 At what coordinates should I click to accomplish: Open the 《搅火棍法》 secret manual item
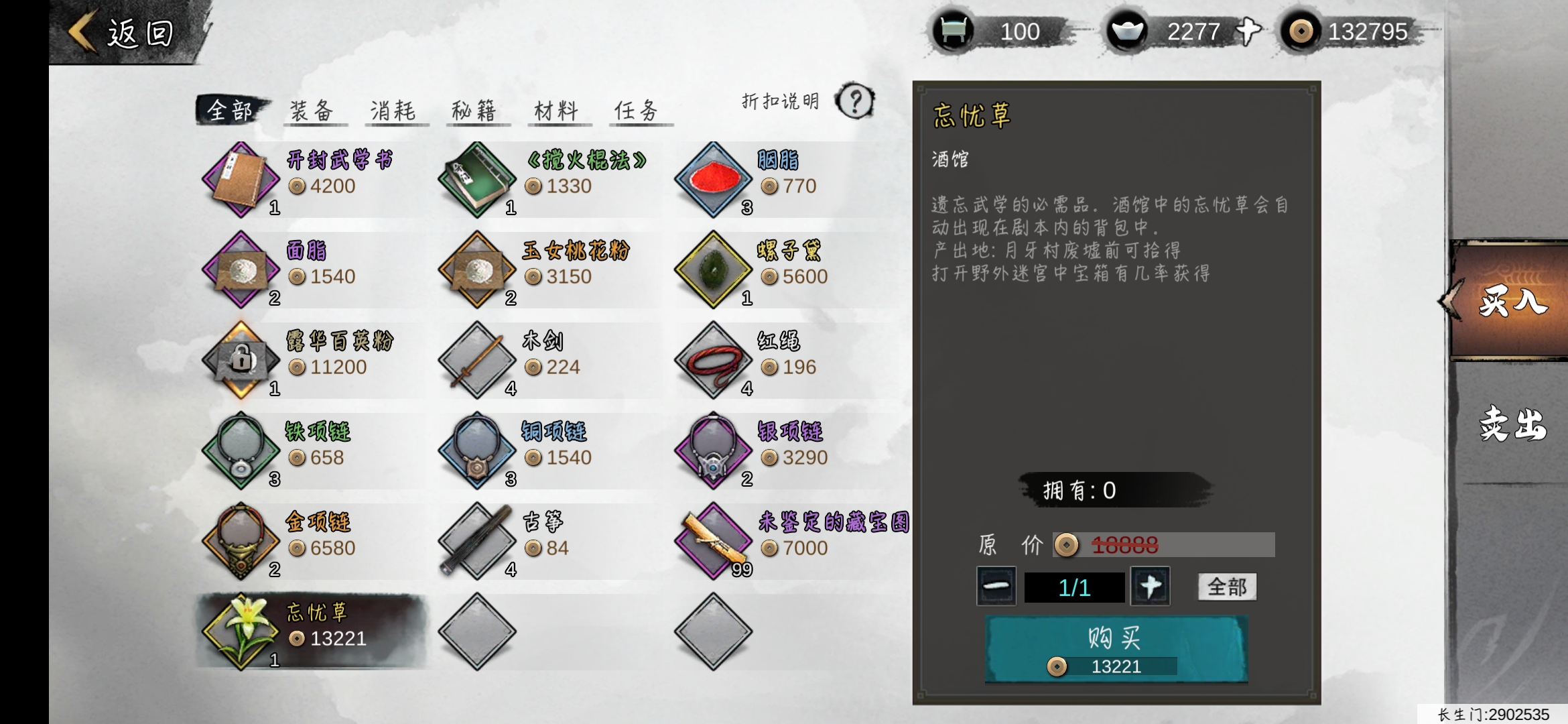477,180
